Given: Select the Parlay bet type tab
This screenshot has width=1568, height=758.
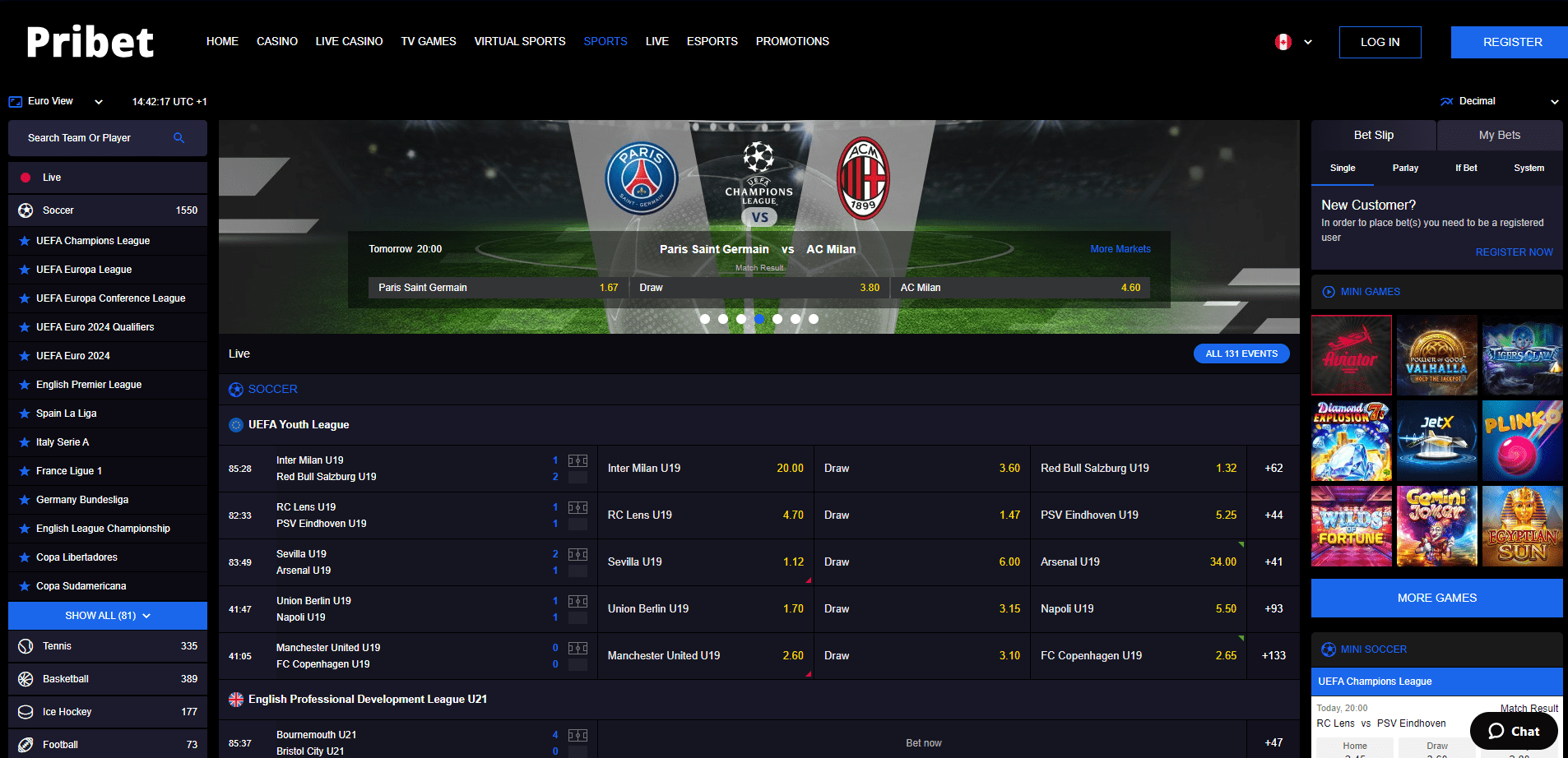Looking at the screenshot, I should coord(1405,168).
